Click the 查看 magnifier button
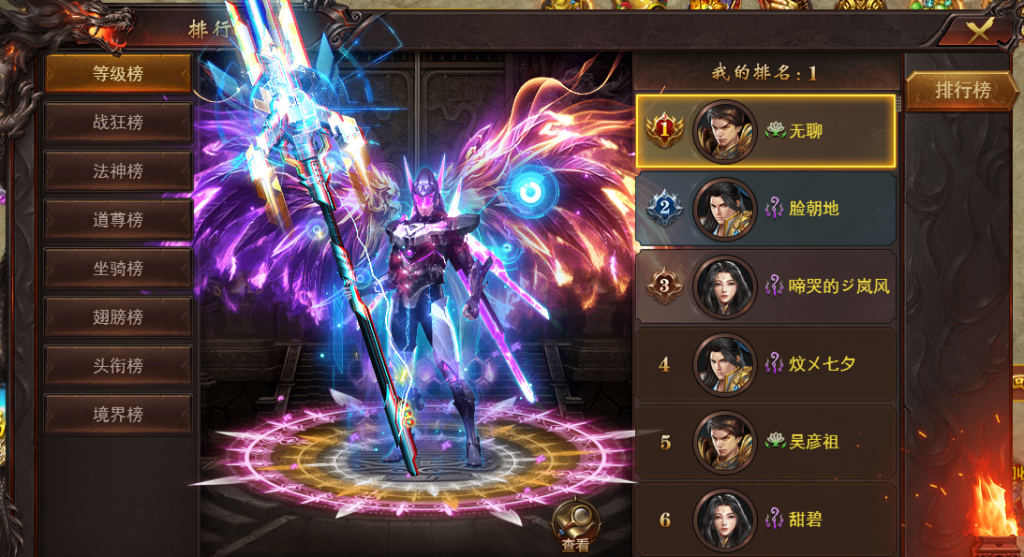This screenshot has height=557, width=1024. click(x=575, y=524)
